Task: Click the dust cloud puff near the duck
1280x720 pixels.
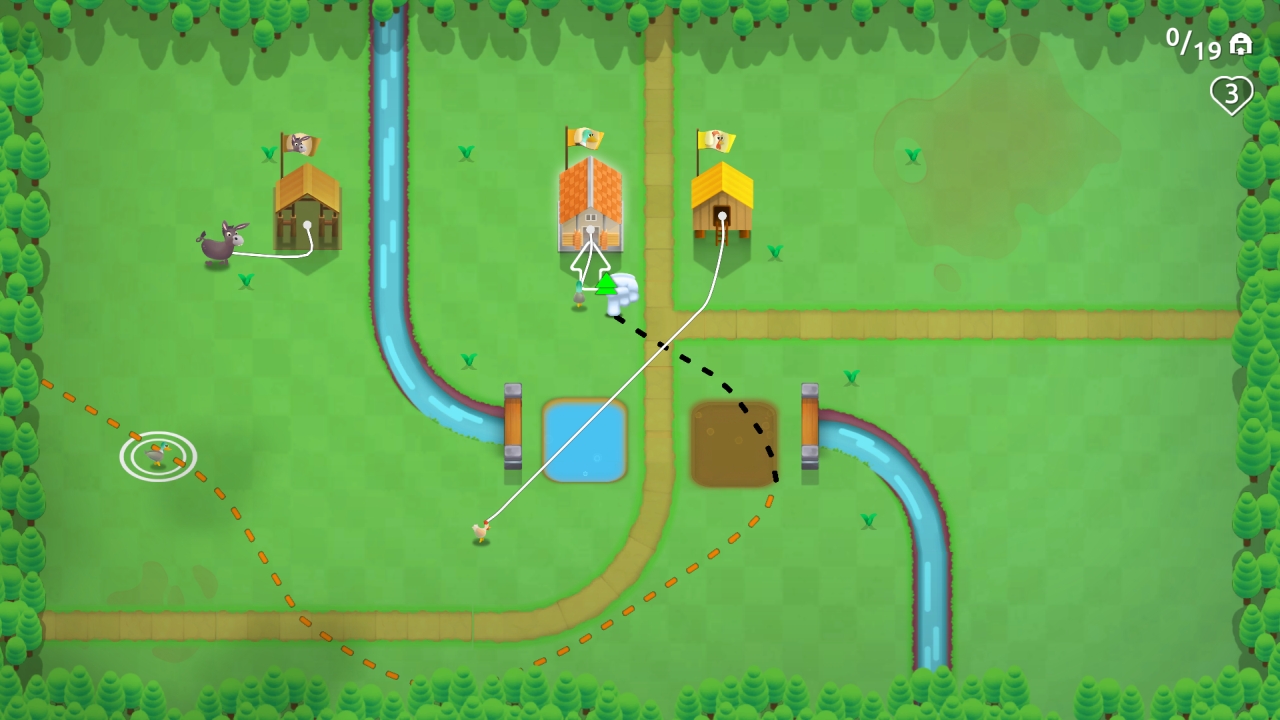Action: pos(625,288)
